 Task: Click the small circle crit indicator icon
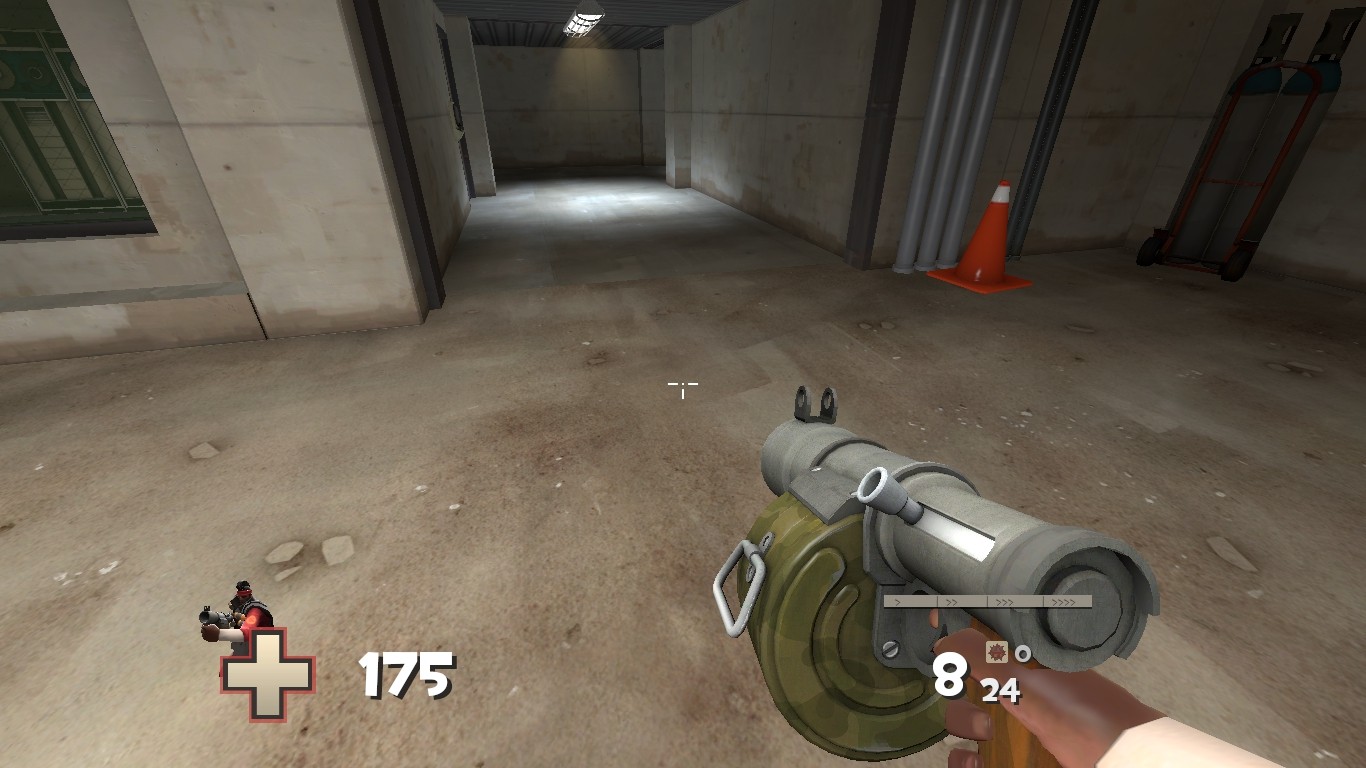click(1023, 652)
